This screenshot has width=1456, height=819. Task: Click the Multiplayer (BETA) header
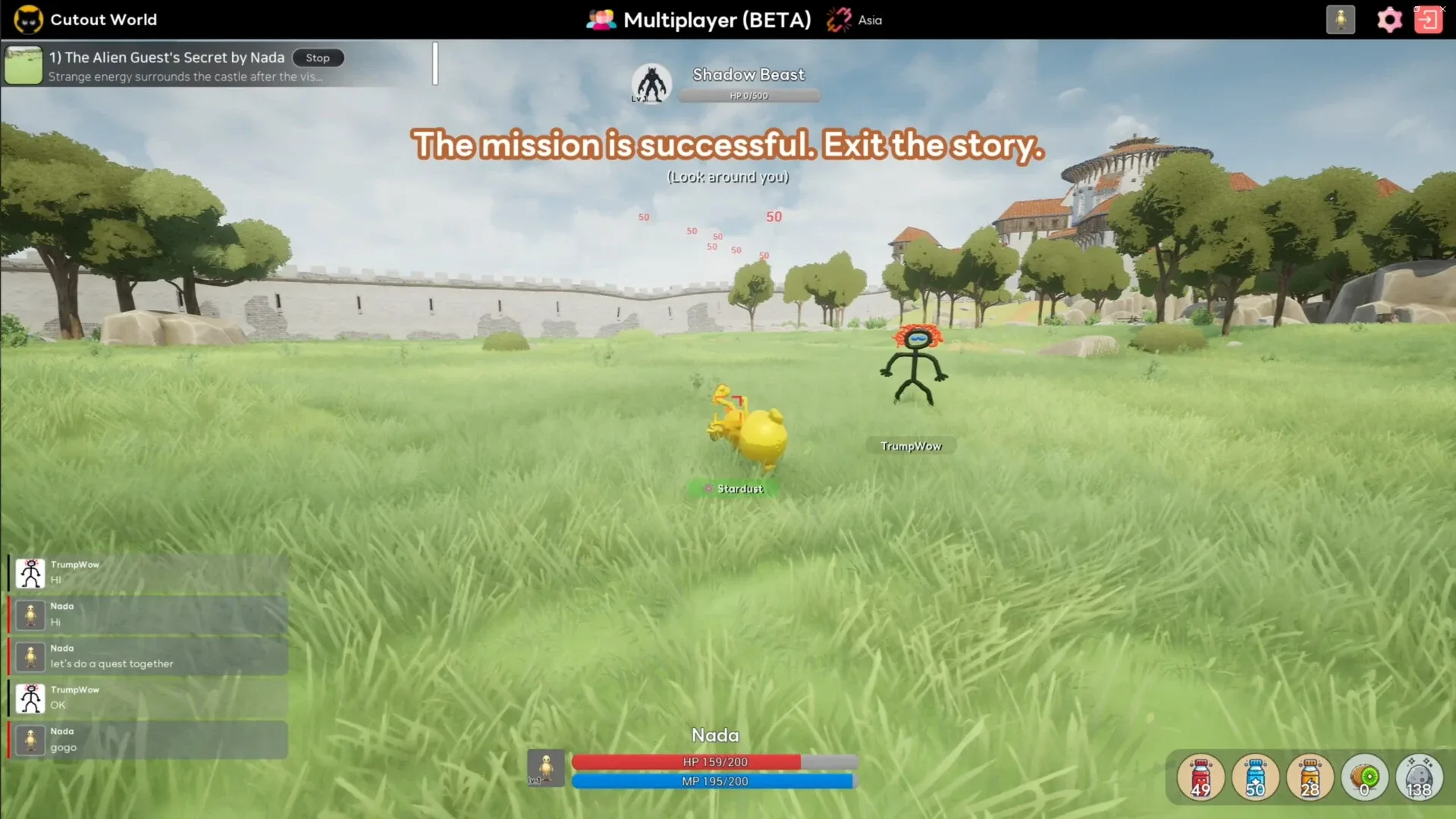click(x=717, y=20)
